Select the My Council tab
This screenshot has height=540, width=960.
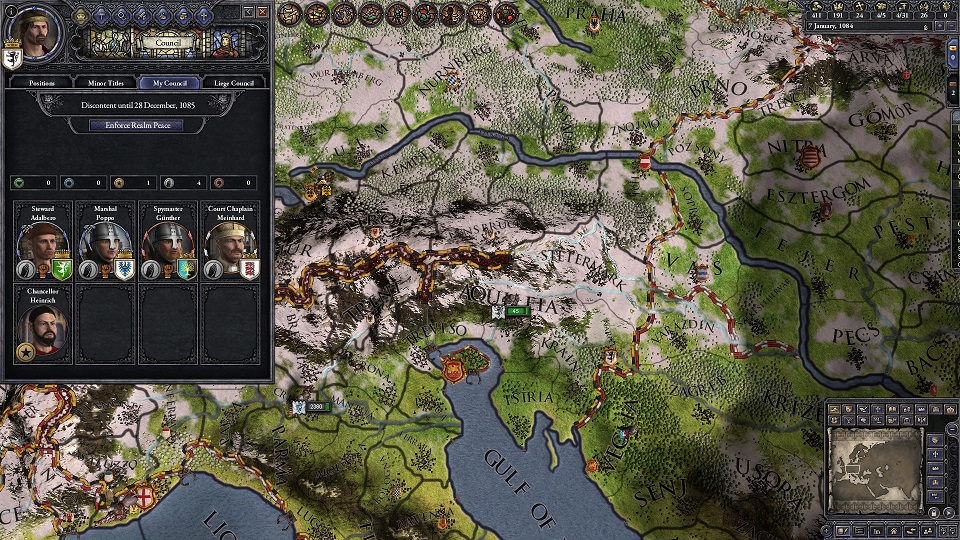pos(169,83)
